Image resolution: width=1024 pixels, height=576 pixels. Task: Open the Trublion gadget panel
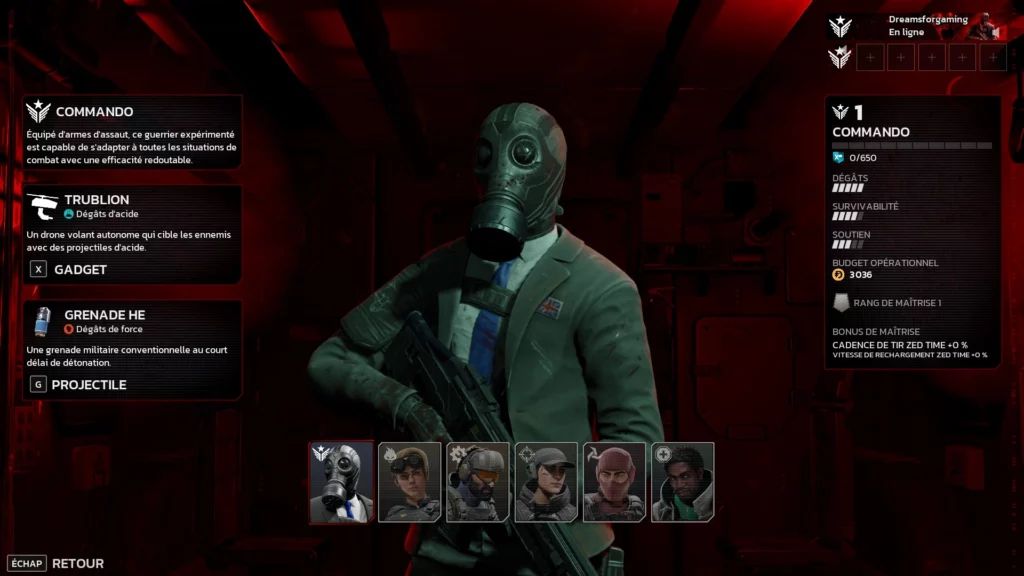pyautogui.click(x=132, y=234)
